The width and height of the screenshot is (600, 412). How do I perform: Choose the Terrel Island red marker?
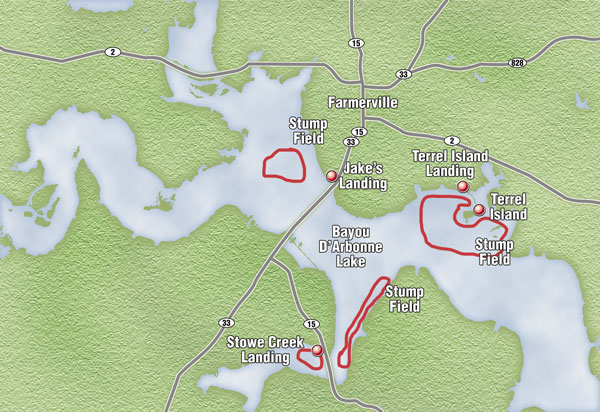point(479,209)
